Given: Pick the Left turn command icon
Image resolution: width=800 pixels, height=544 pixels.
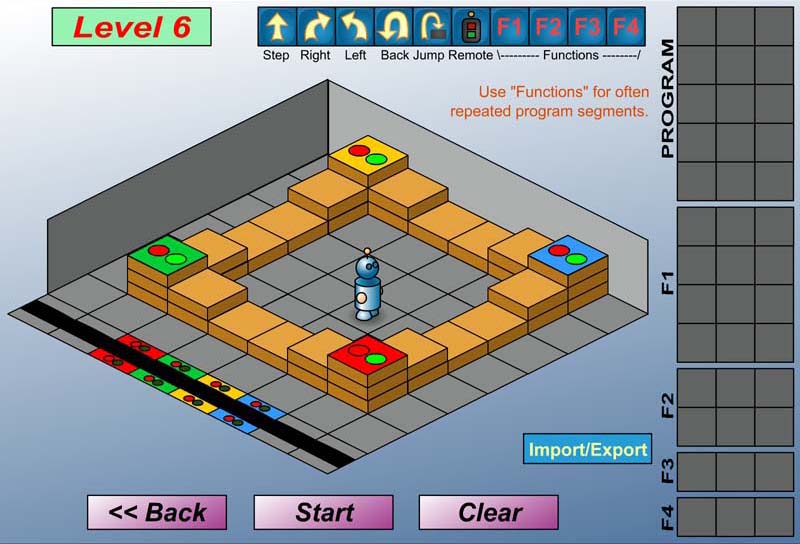Looking at the screenshot, I should 354,26.
